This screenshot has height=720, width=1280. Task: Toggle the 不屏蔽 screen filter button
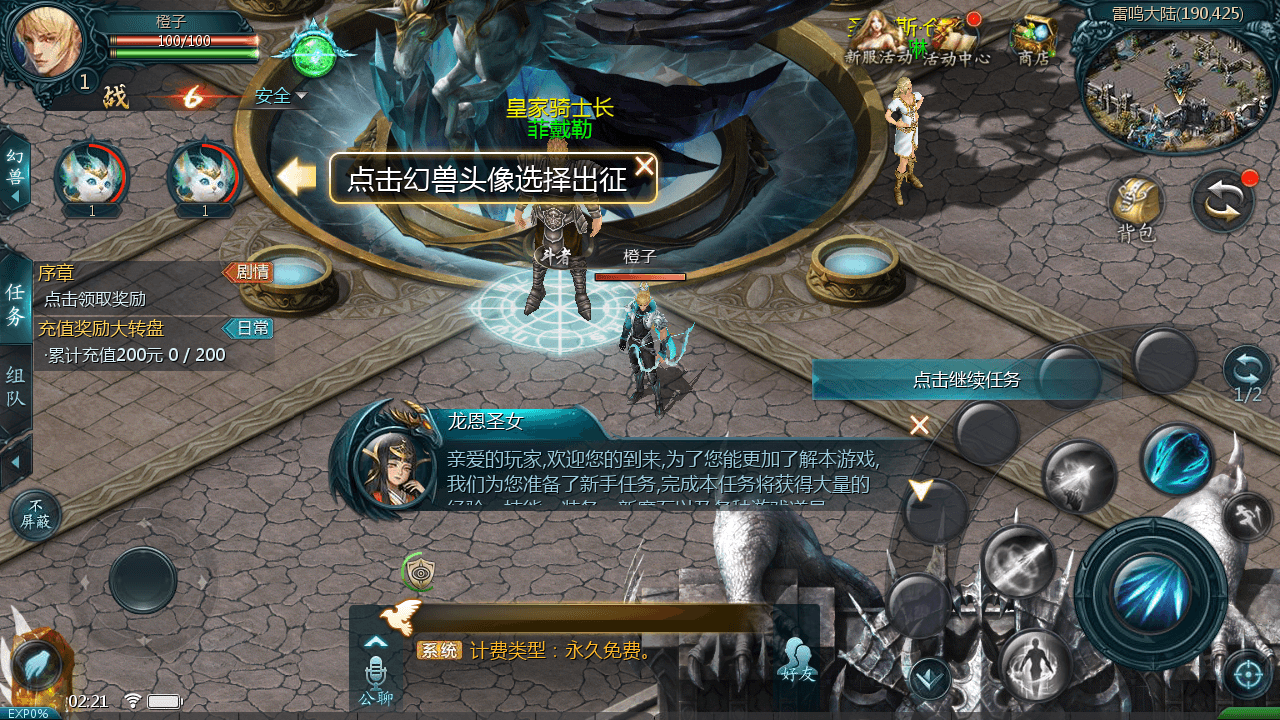click(x=37, y=513)
